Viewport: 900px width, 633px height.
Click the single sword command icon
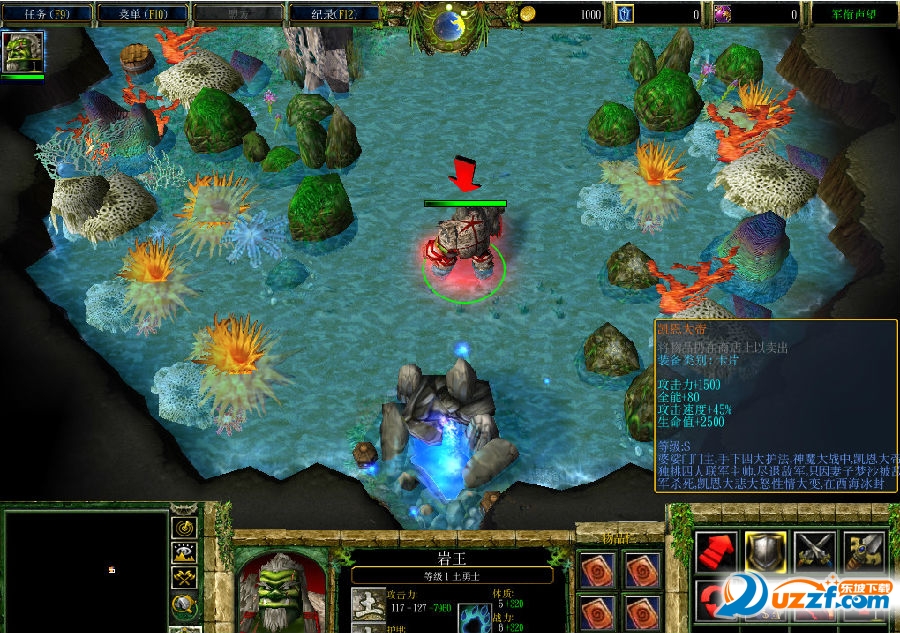[865, 551]
